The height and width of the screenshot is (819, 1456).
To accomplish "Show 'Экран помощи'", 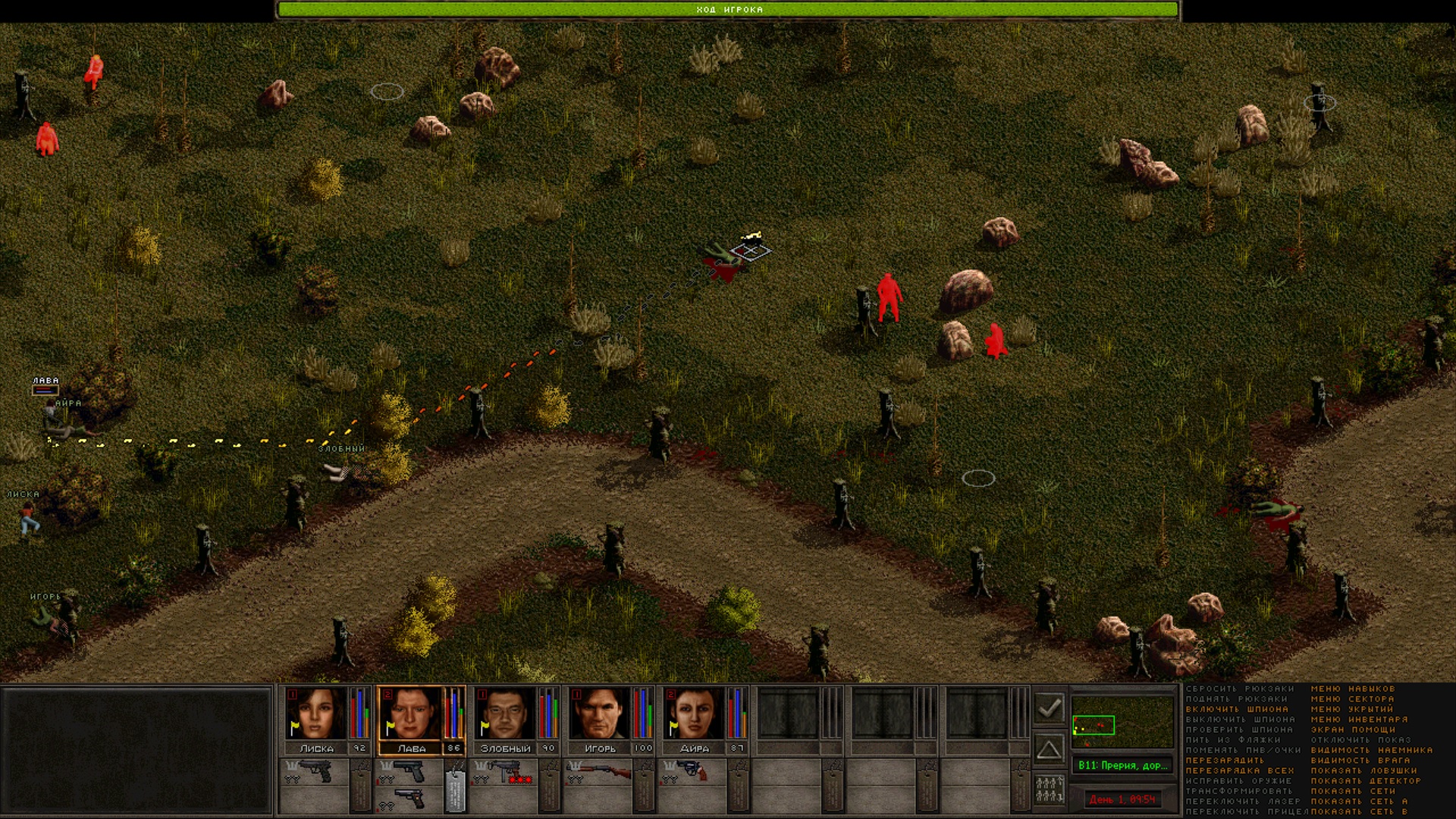I will pos(1353,730).
